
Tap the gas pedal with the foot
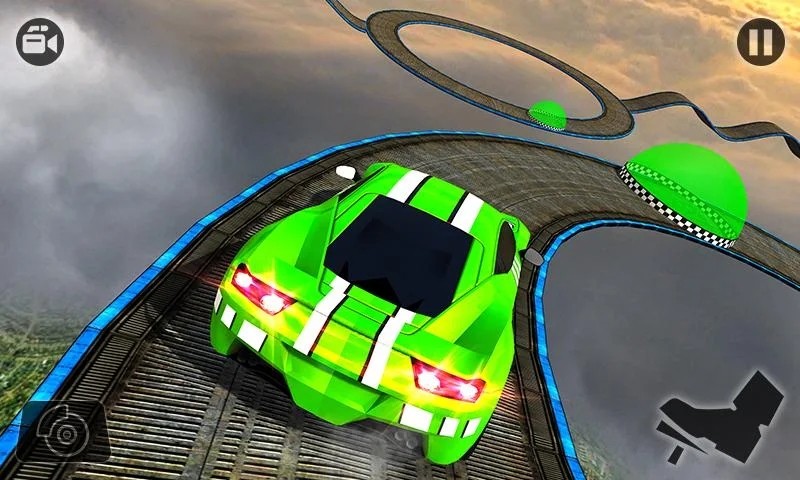[720, 420]
